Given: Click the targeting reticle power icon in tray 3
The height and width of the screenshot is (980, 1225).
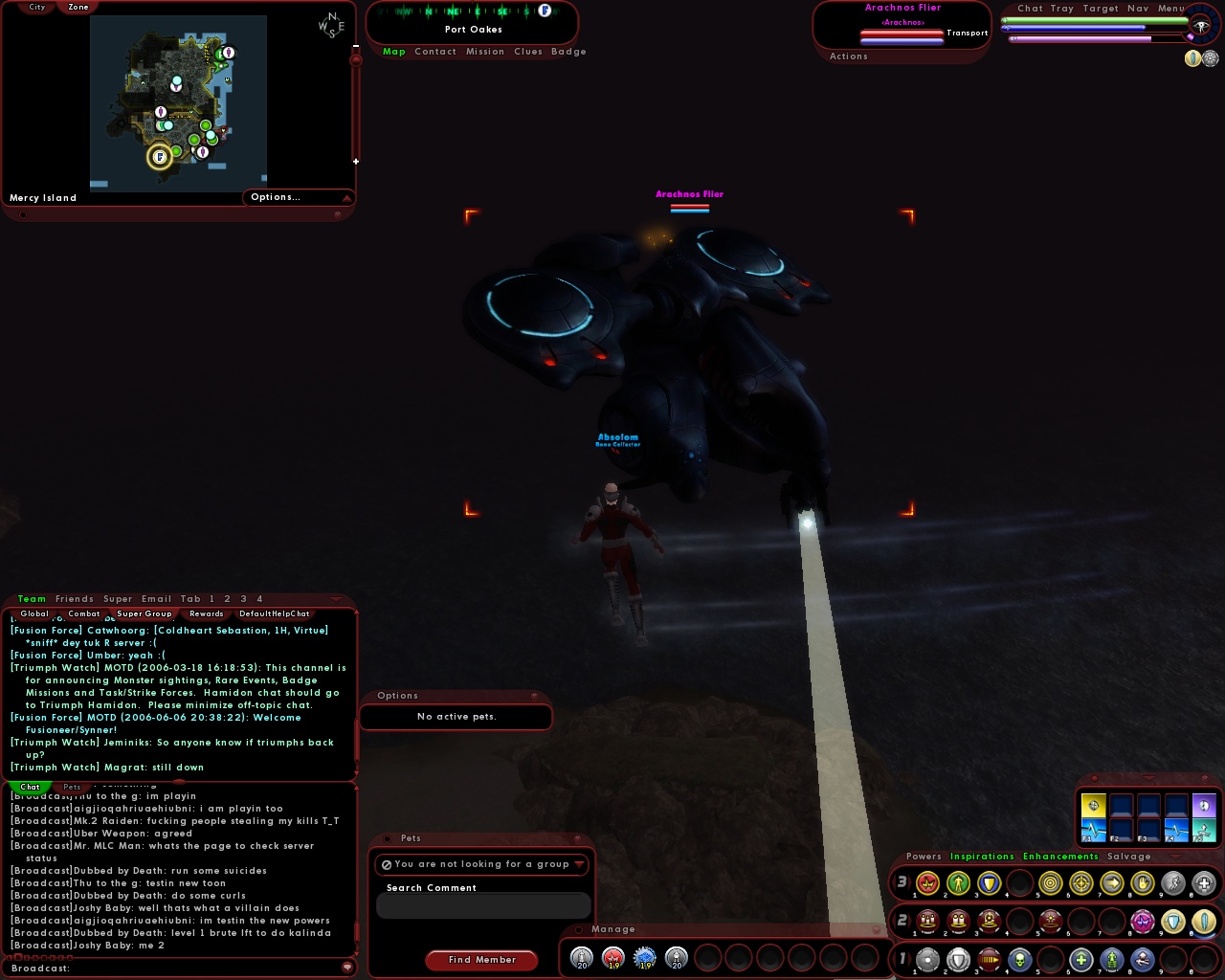Looking at the screenshot, I should coord(1081,882).
